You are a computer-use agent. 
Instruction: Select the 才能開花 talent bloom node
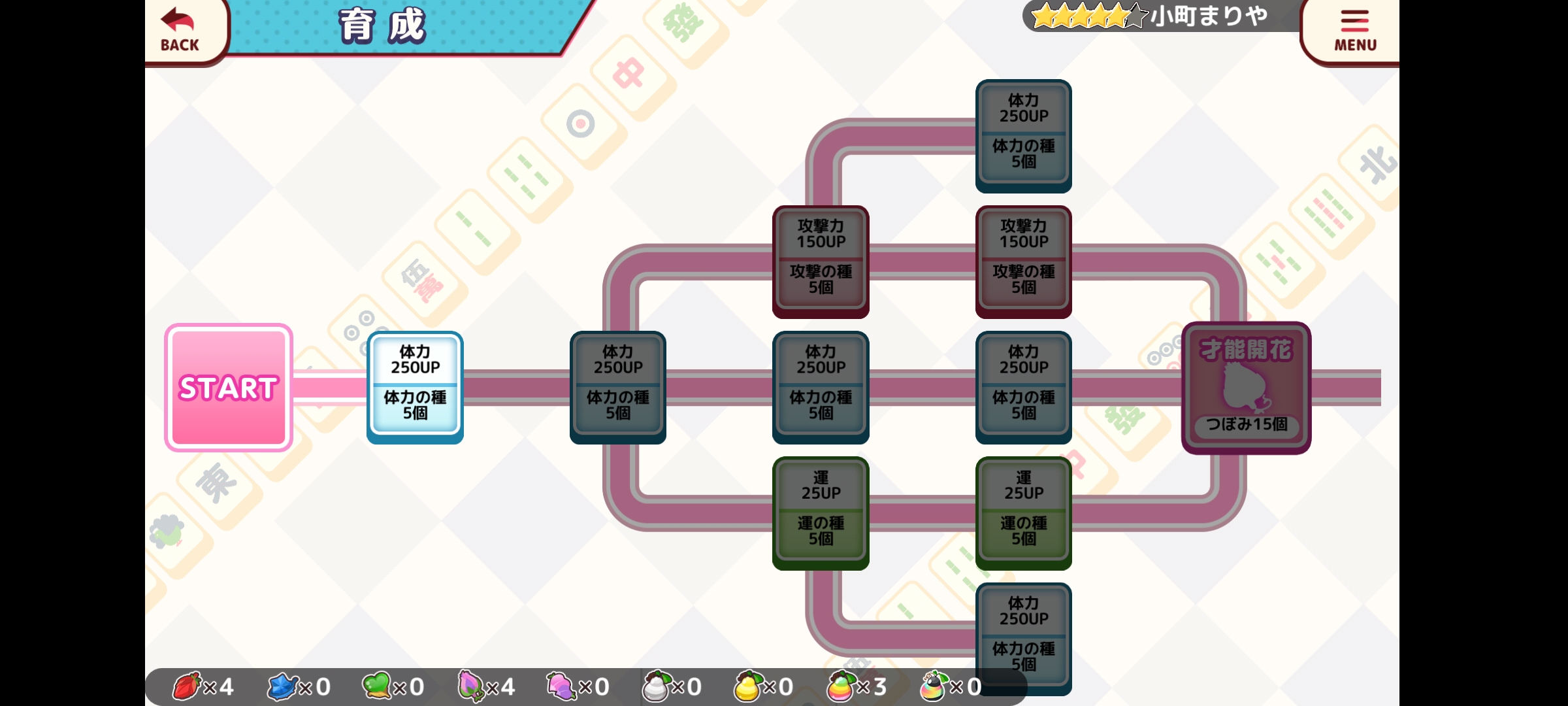pos(1246,388)
